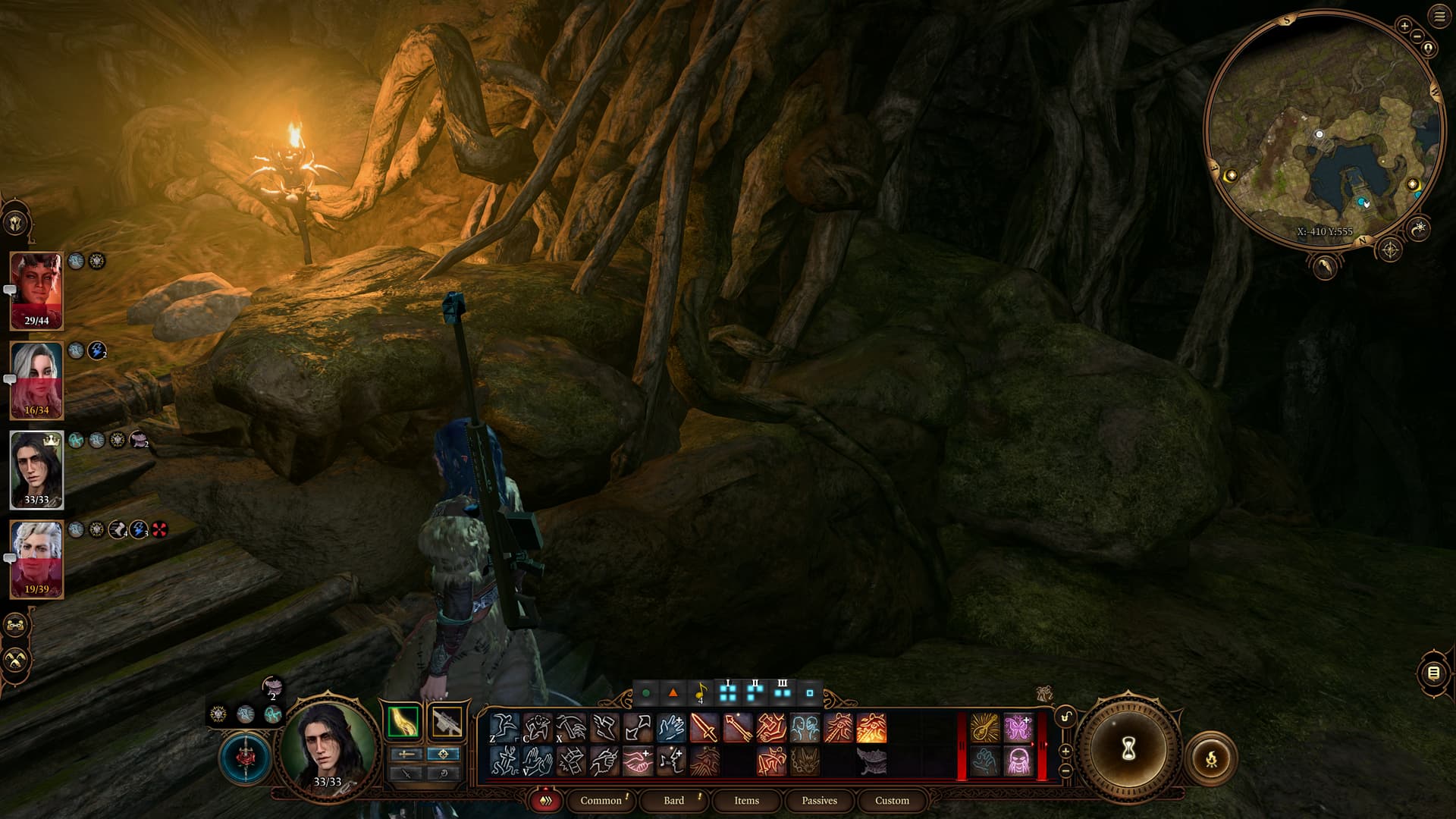Select the glowing melee weapon slot

click(403, 723)
